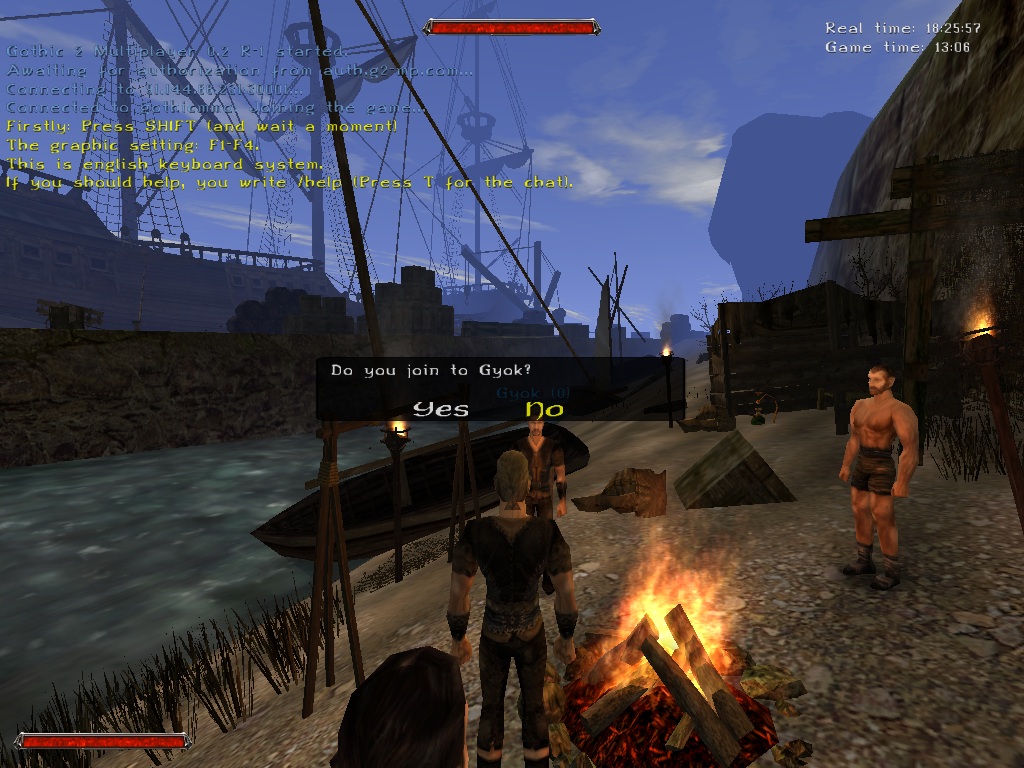Choose Yes to join Gyok

coord(441,408)
